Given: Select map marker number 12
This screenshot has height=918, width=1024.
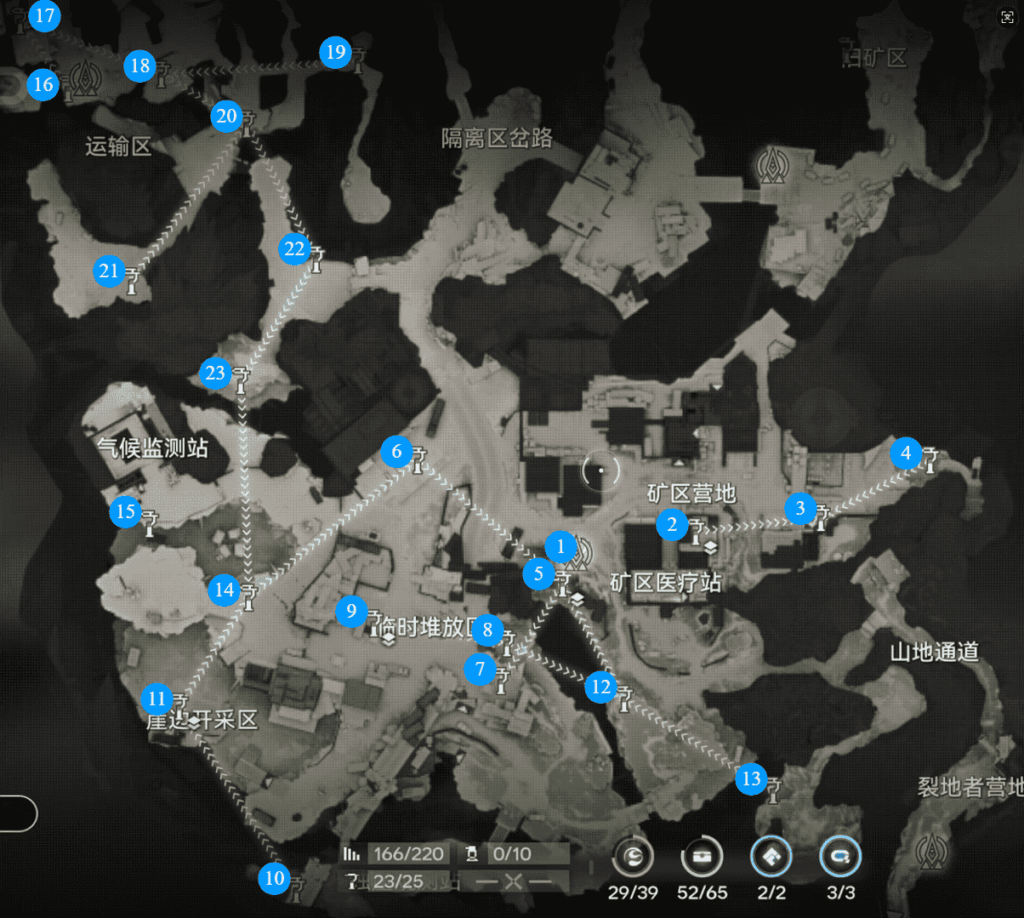Looking at the screenshot, I should (x=600, y=687).
